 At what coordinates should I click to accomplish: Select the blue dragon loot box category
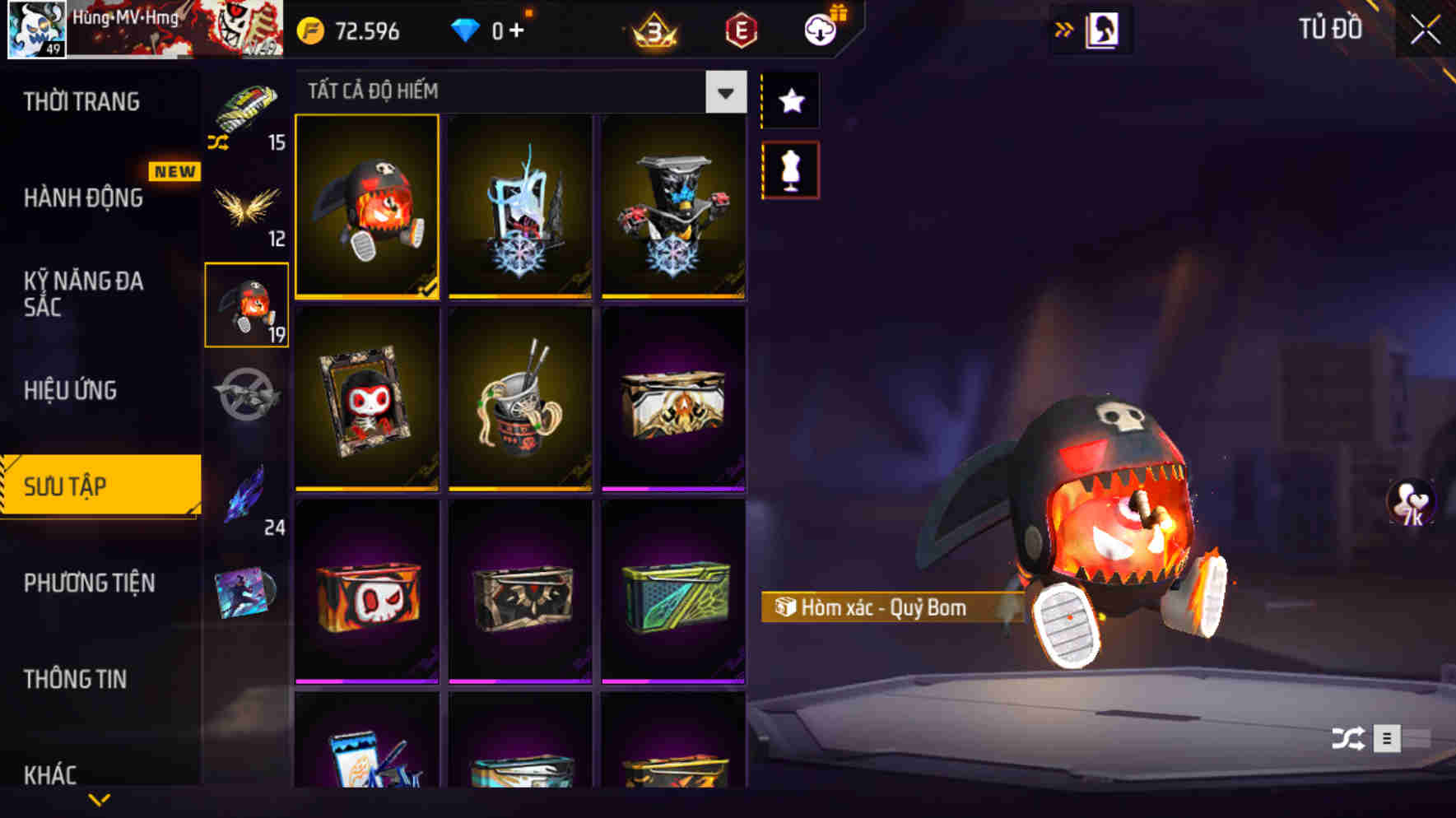[244, 494]
